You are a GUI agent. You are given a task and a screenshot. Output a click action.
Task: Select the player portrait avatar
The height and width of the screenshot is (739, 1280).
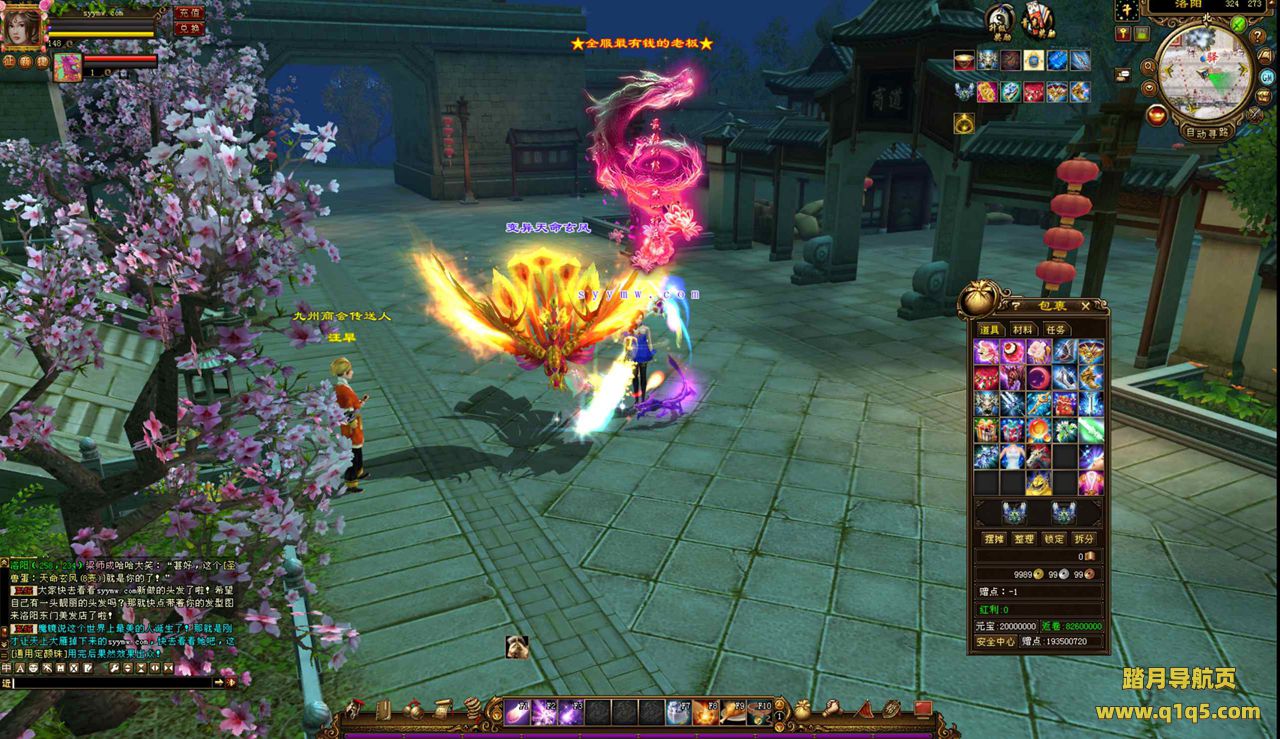tap(20, 27)
